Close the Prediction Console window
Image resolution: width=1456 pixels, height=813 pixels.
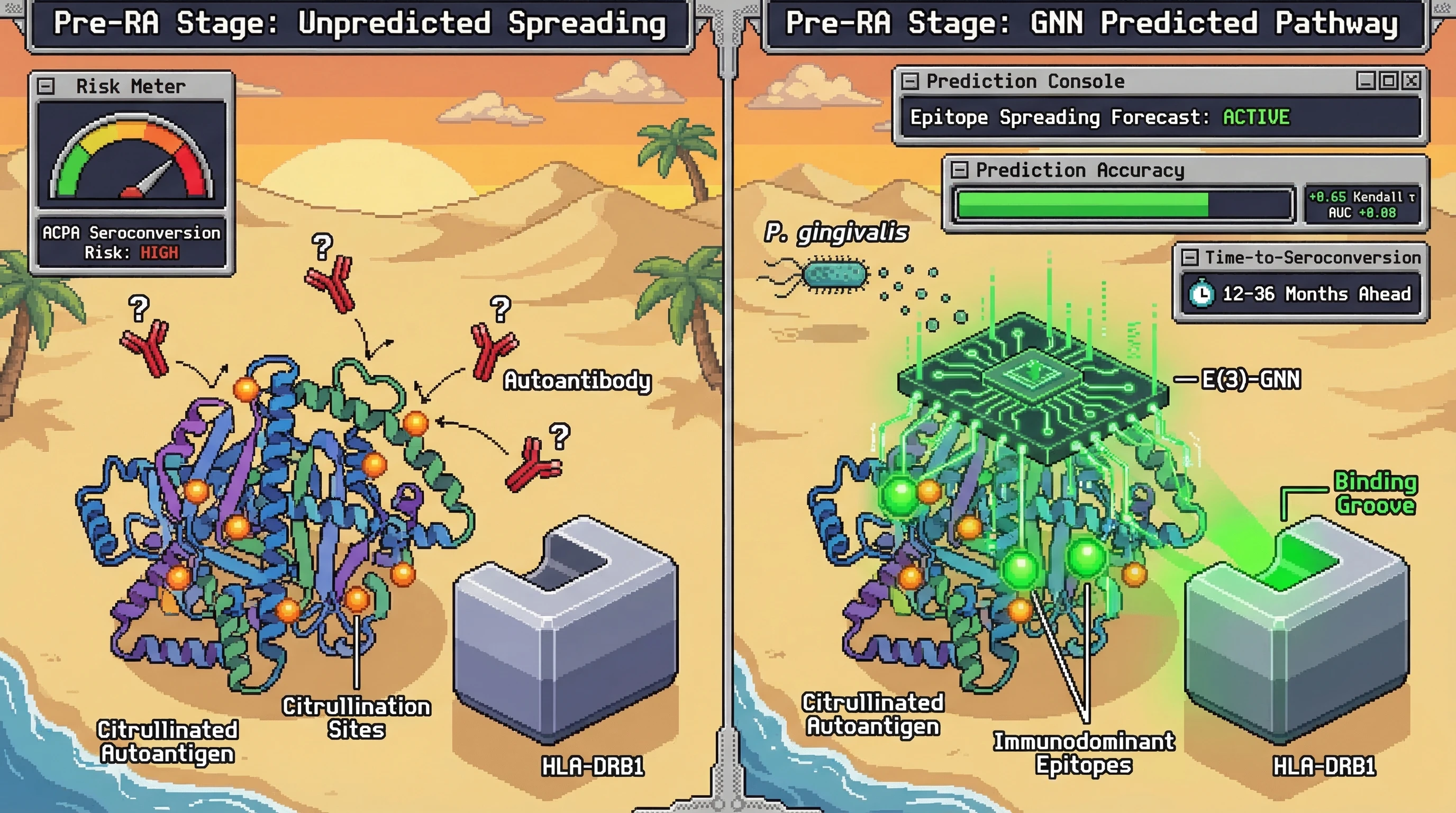[1412, 81]
